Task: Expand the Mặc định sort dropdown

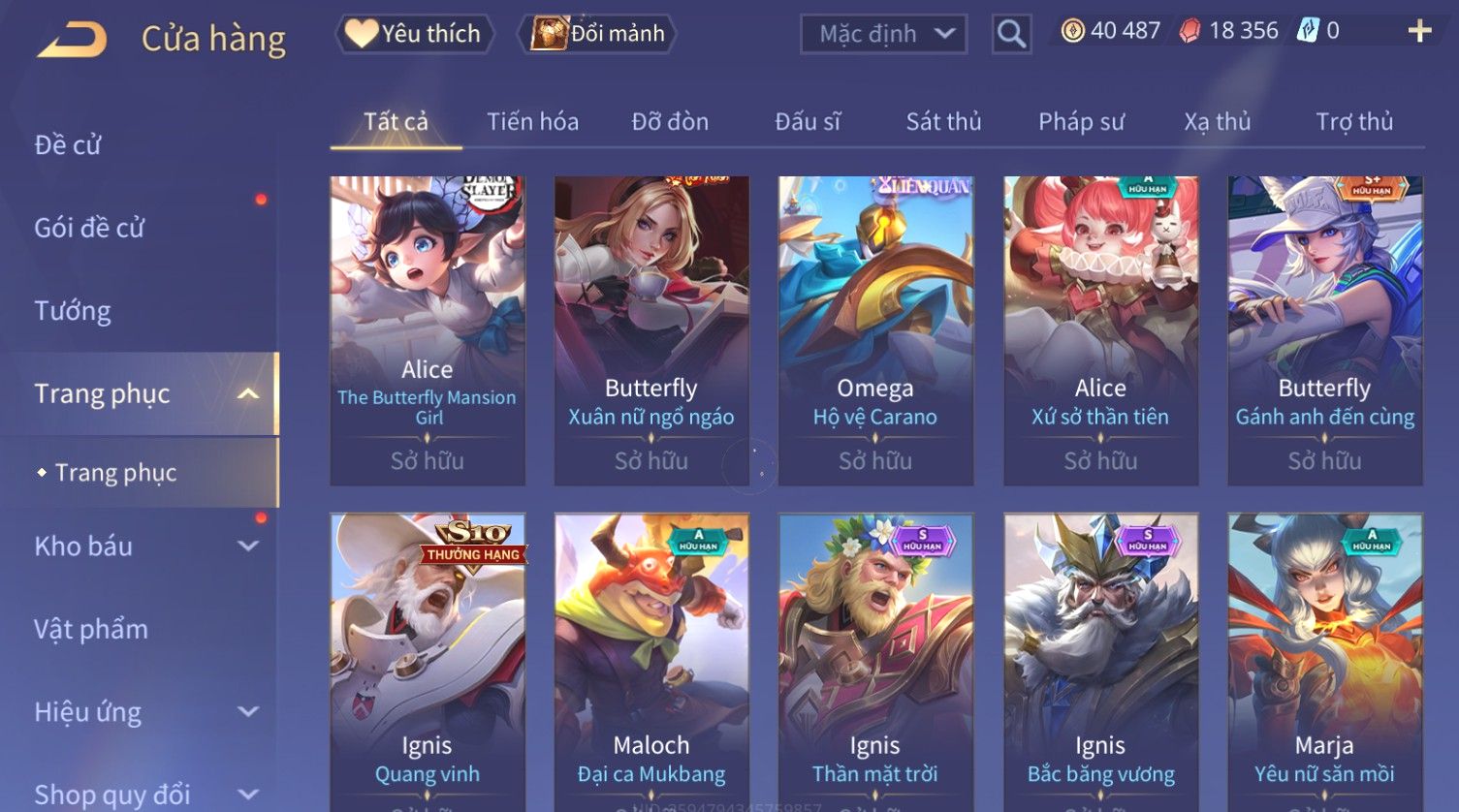Action: click(x=883, y=34)
